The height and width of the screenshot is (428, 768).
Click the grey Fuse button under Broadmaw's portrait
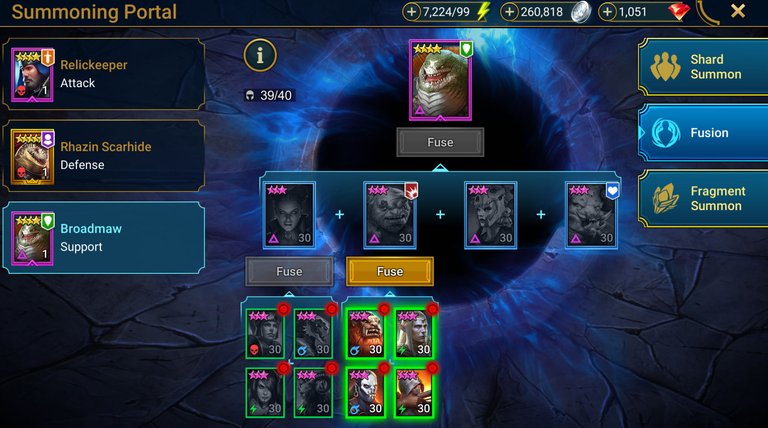[x=440, y=142]
